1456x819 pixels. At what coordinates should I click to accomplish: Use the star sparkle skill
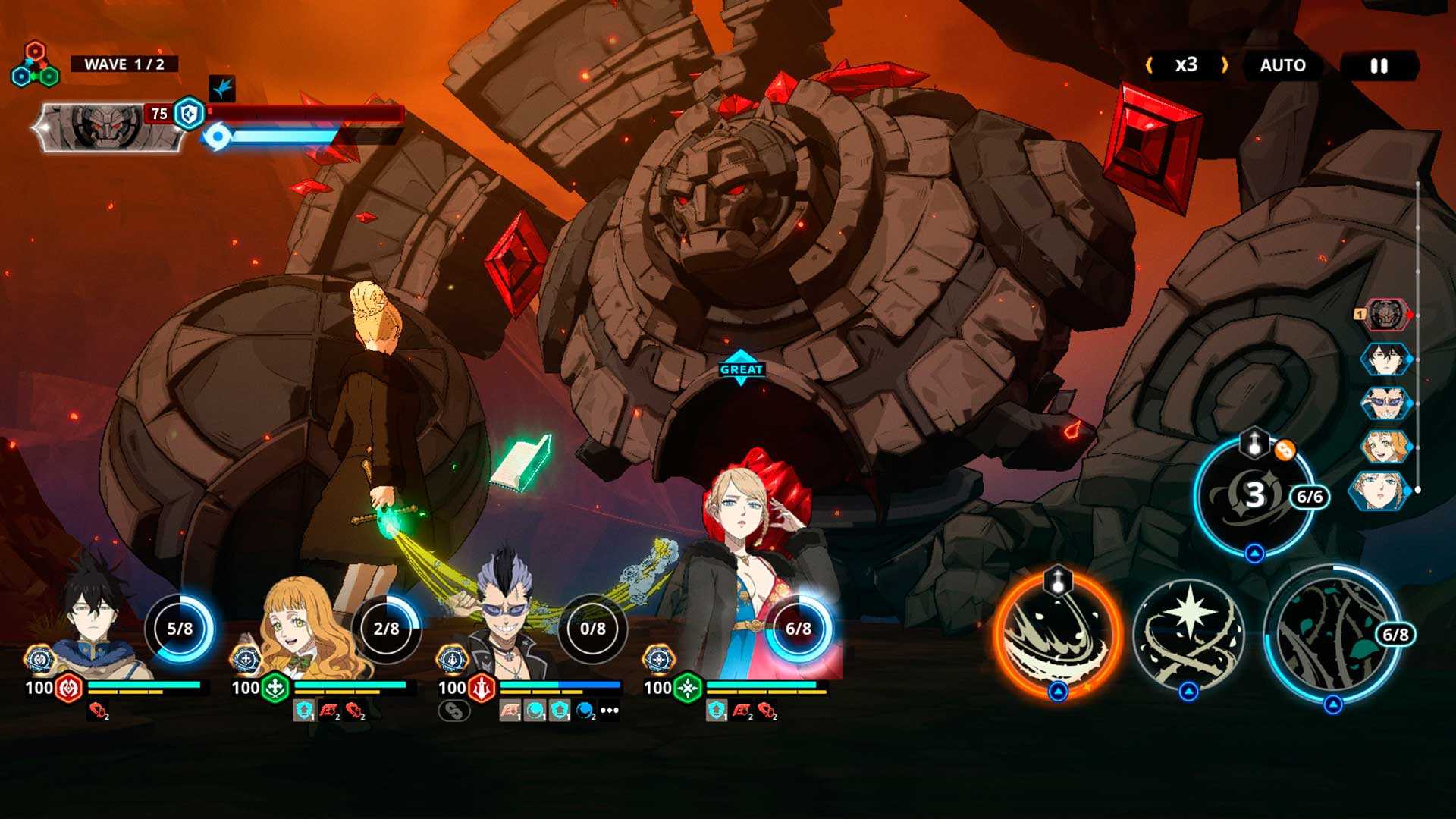click(x=1188, y=634)
